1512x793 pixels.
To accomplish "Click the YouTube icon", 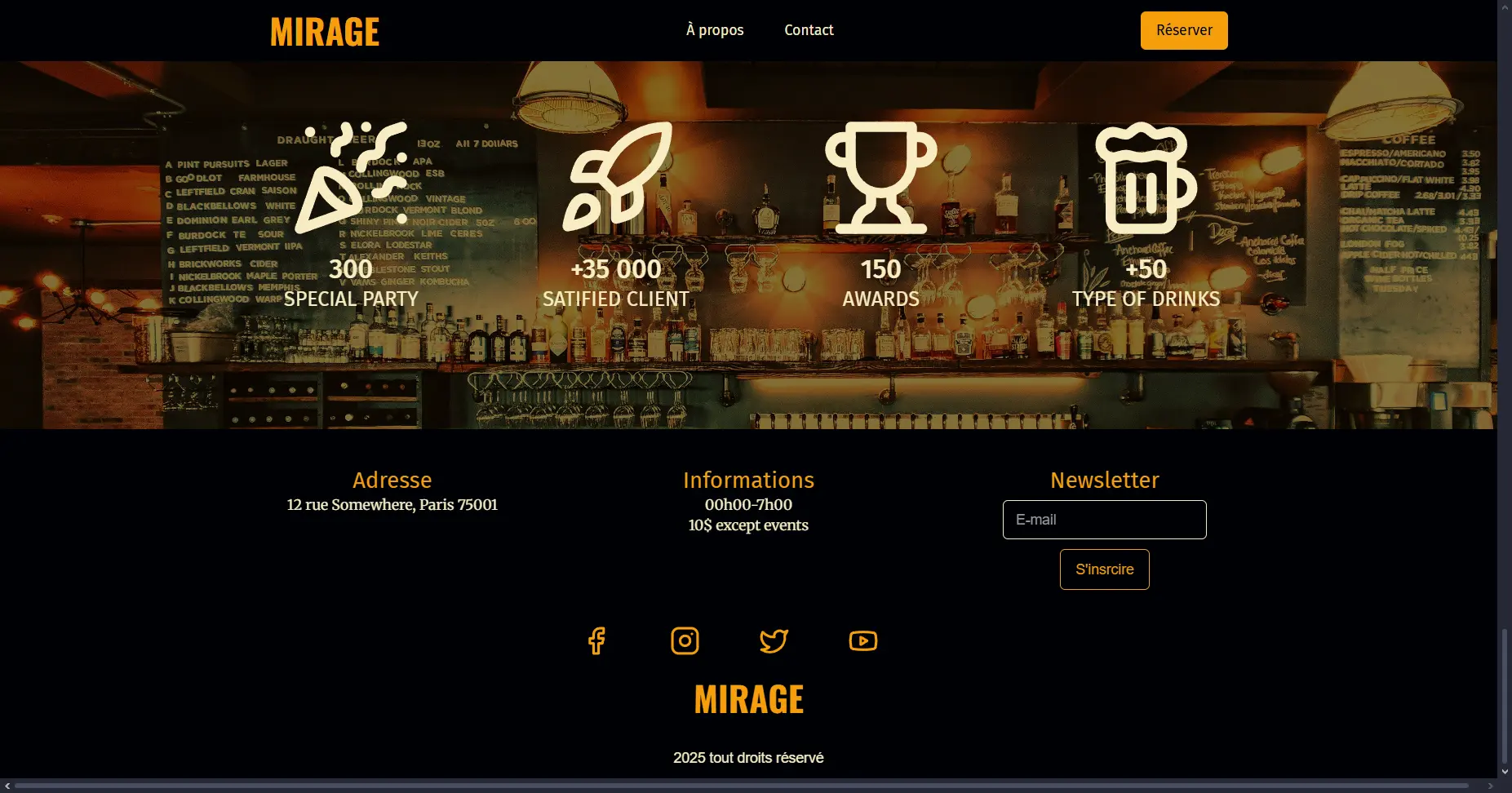I will click(863, 641).
